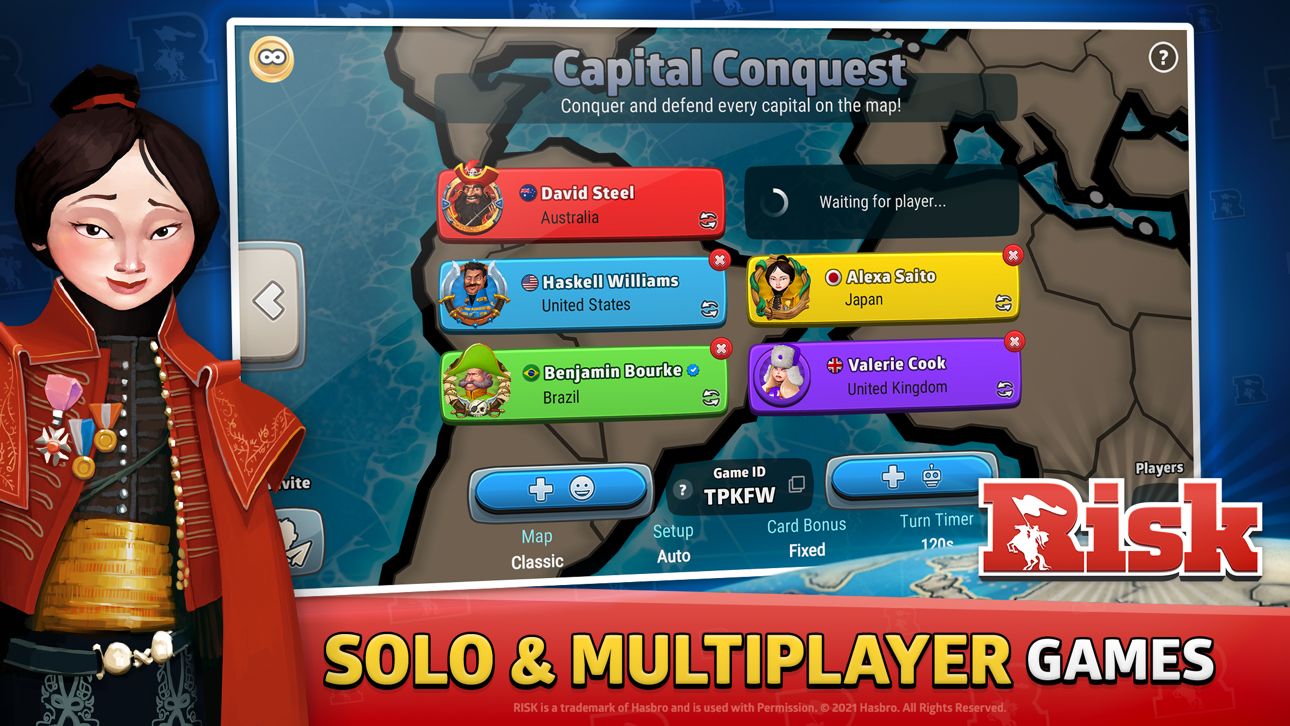This screenshot has width=1290, height=726.
Task: Change the Setup option from Auto
Action: (x=674, y=542)
